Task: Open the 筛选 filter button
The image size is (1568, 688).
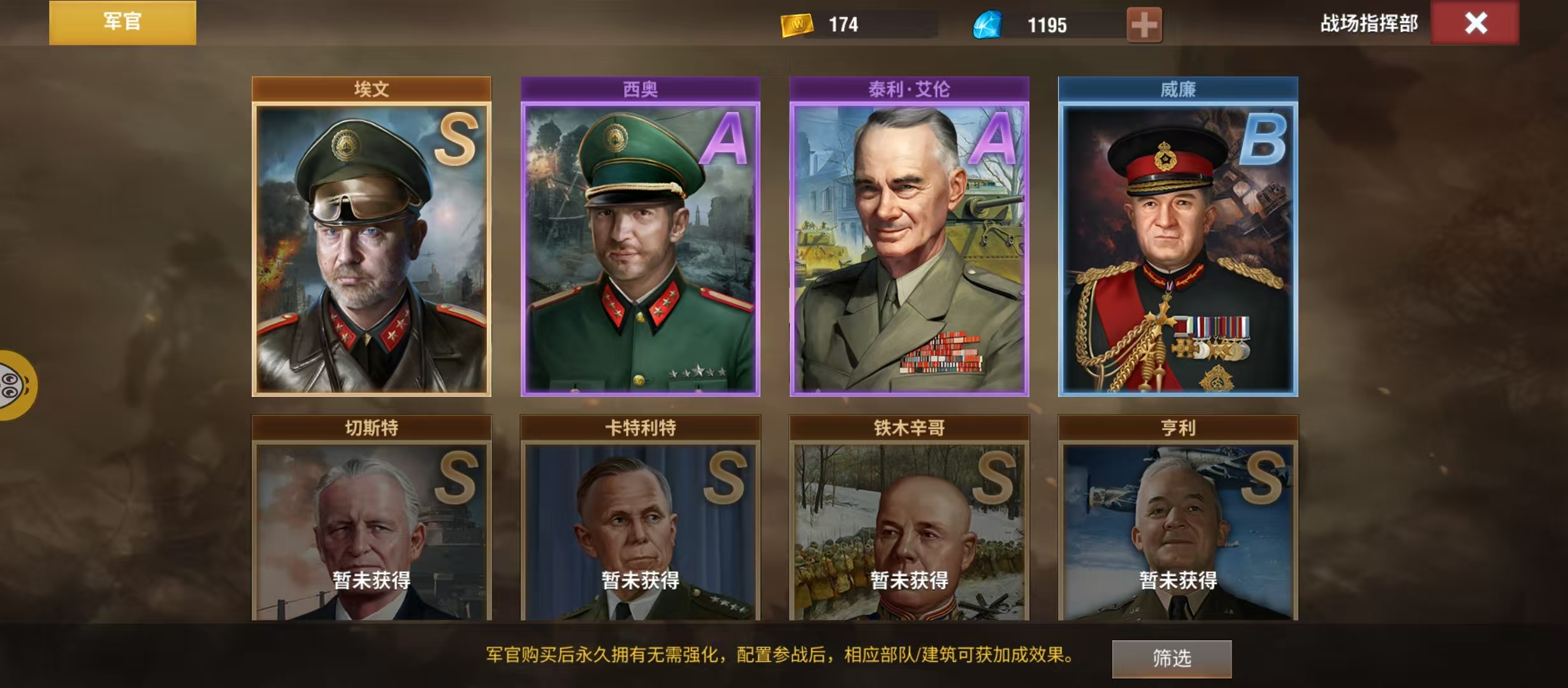Action: coord(1172,658)
